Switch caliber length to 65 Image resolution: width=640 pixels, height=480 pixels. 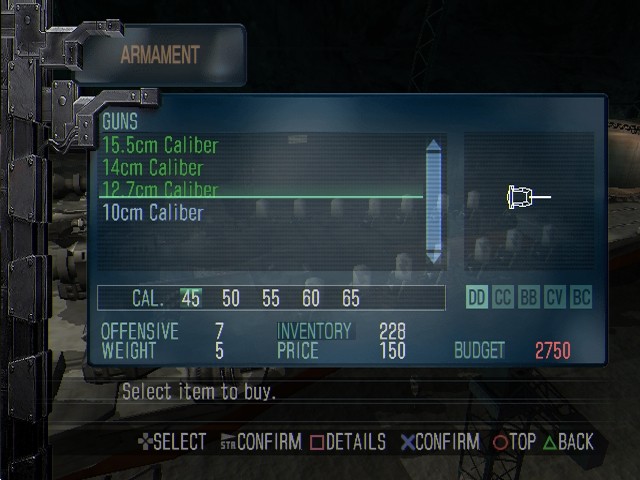coord(350,298)
